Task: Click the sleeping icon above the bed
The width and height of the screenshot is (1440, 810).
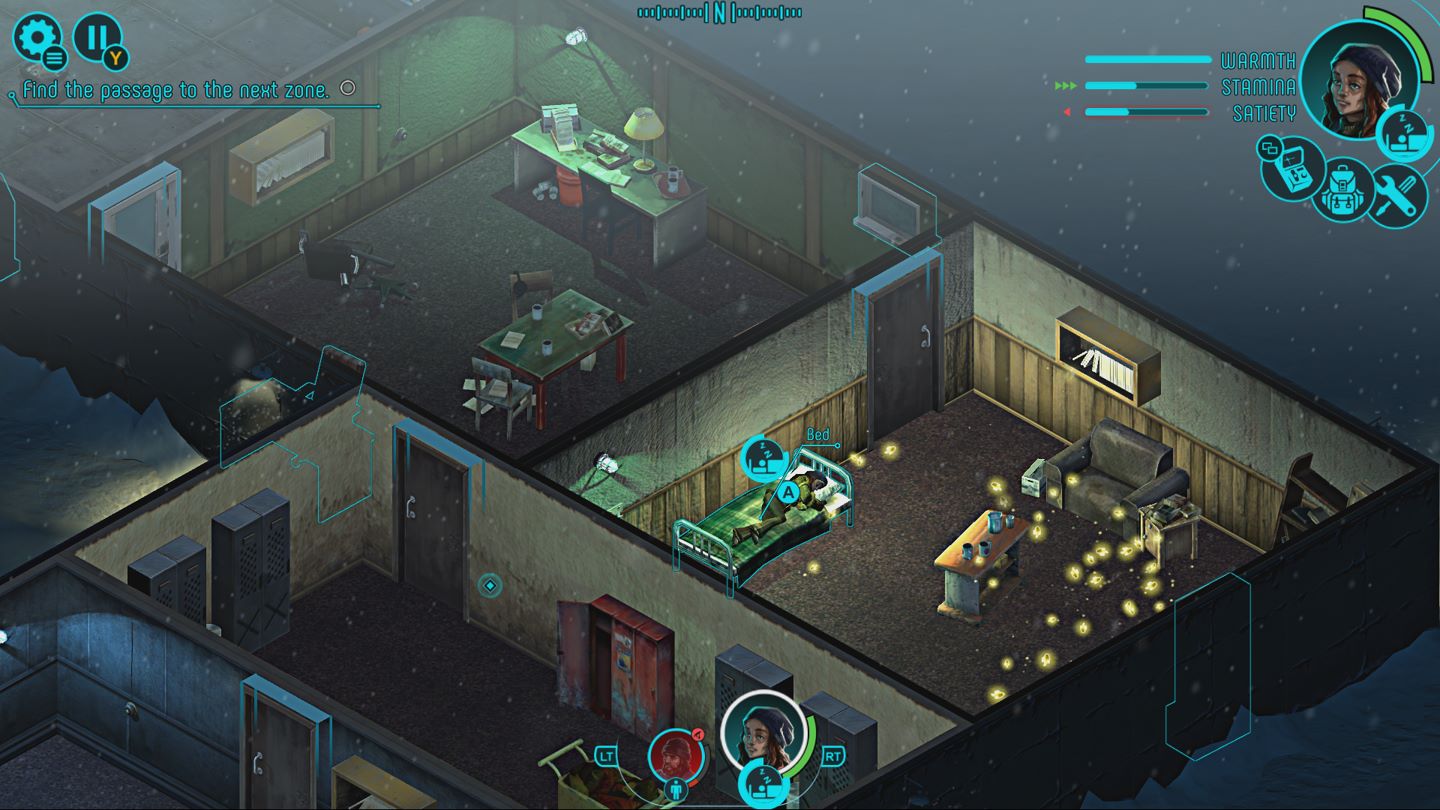Action: [x=762, y=460]
